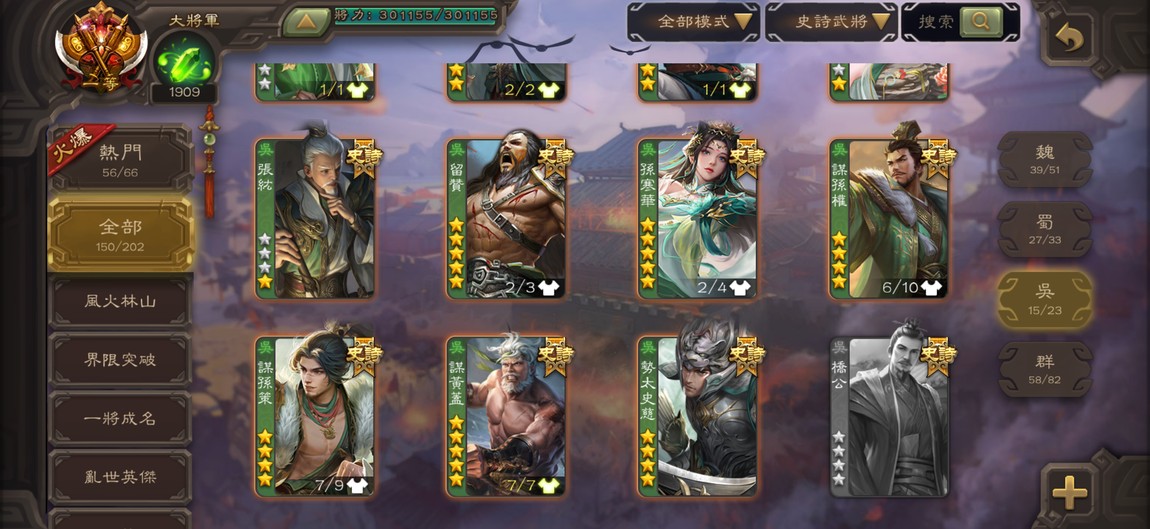Screen dimensions: 1150x529
Task: Pick the 孫寒華 general card
Action: pyautogui.click(x=699, y=219)
